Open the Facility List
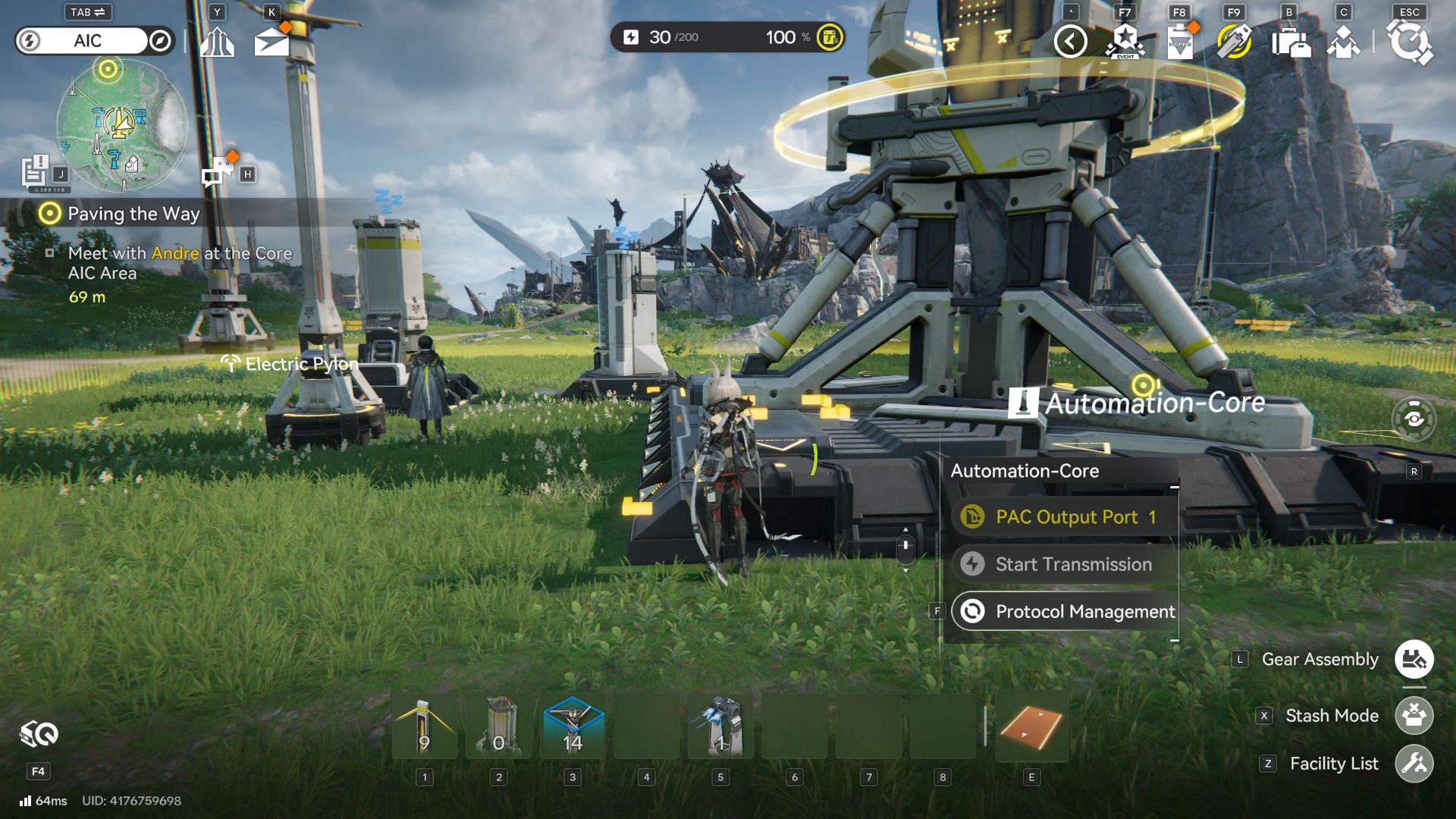 click(x=1415, y=764)
